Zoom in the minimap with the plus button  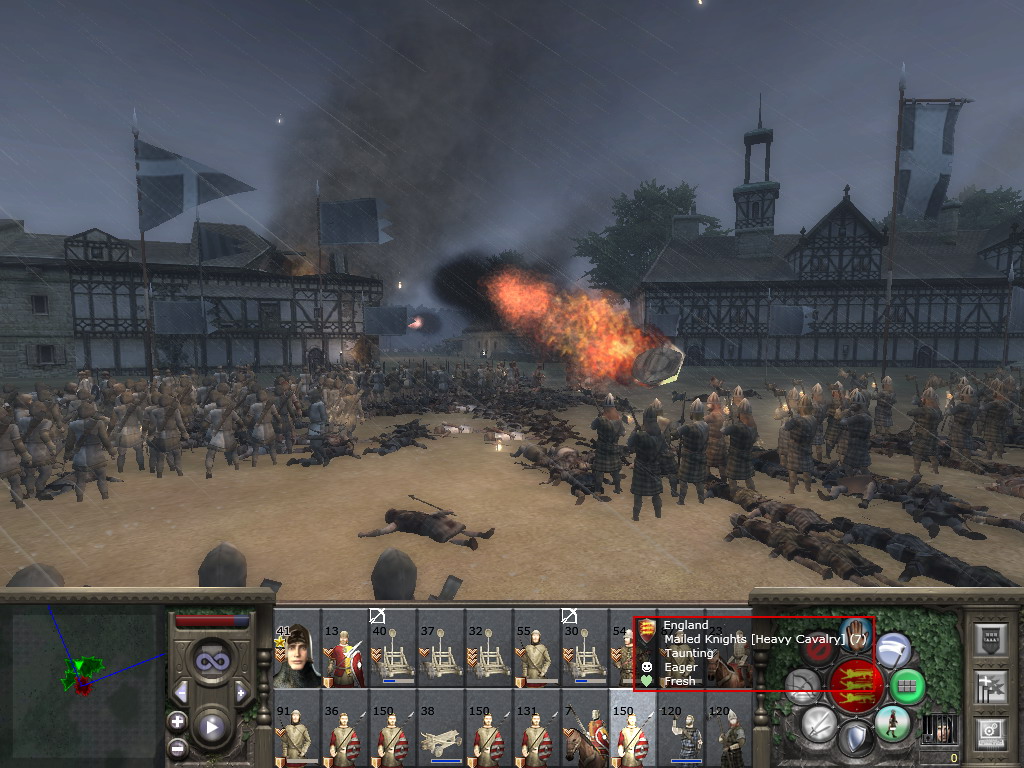coord(178,720)
